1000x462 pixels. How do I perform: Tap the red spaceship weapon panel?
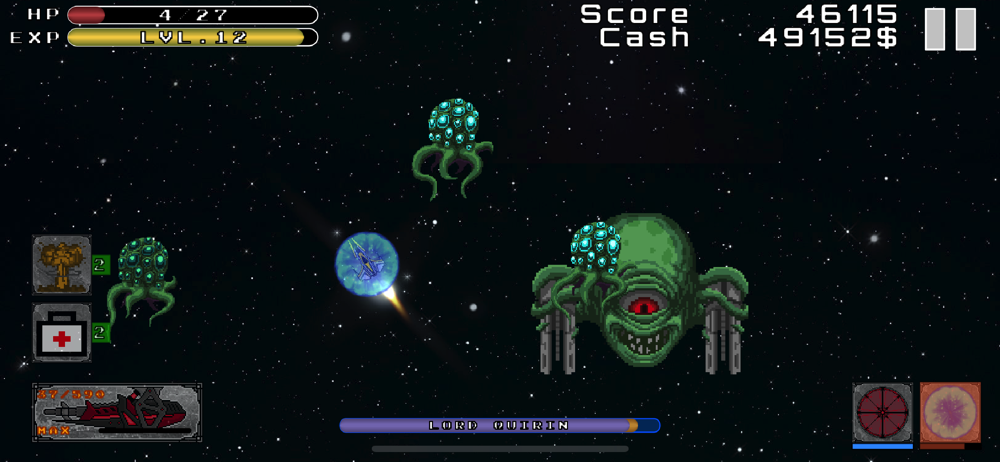[x=117, y=412]
